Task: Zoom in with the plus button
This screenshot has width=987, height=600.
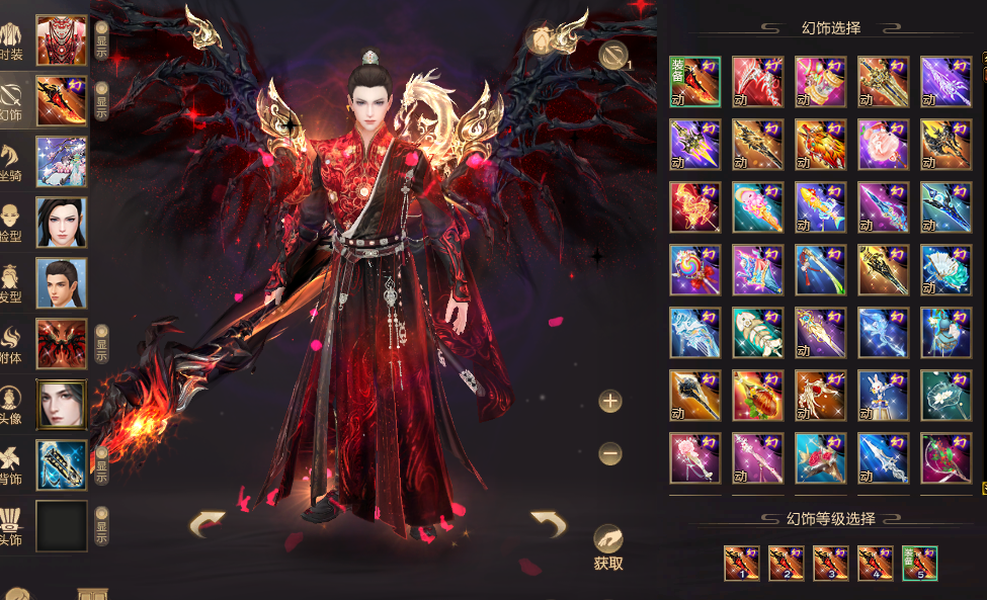Action: 610,402
